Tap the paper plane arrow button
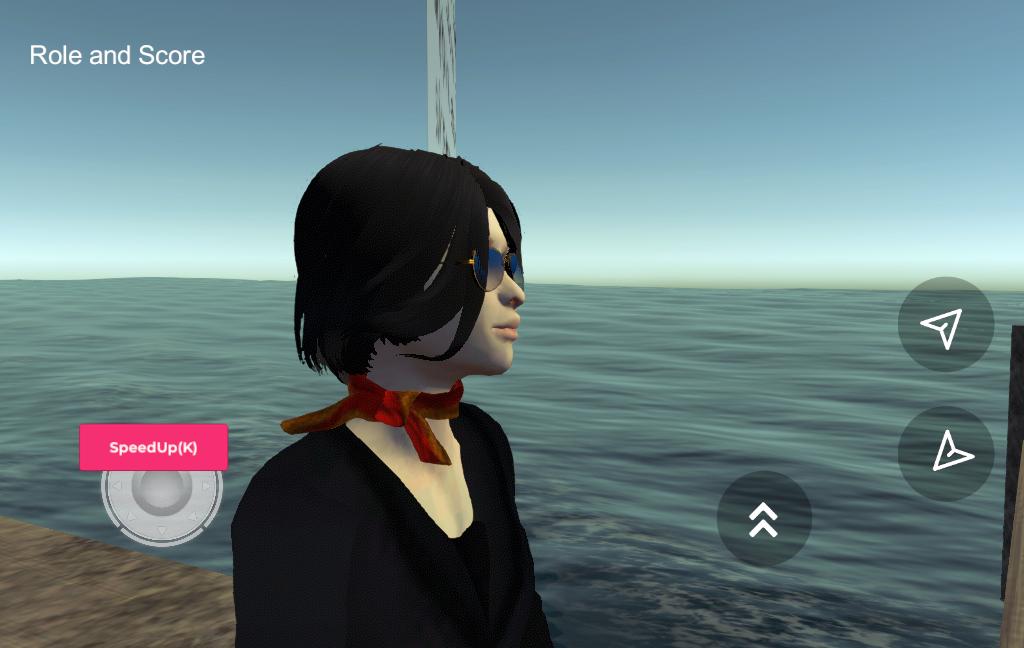The image size is (1024, 648). (945, 325)
